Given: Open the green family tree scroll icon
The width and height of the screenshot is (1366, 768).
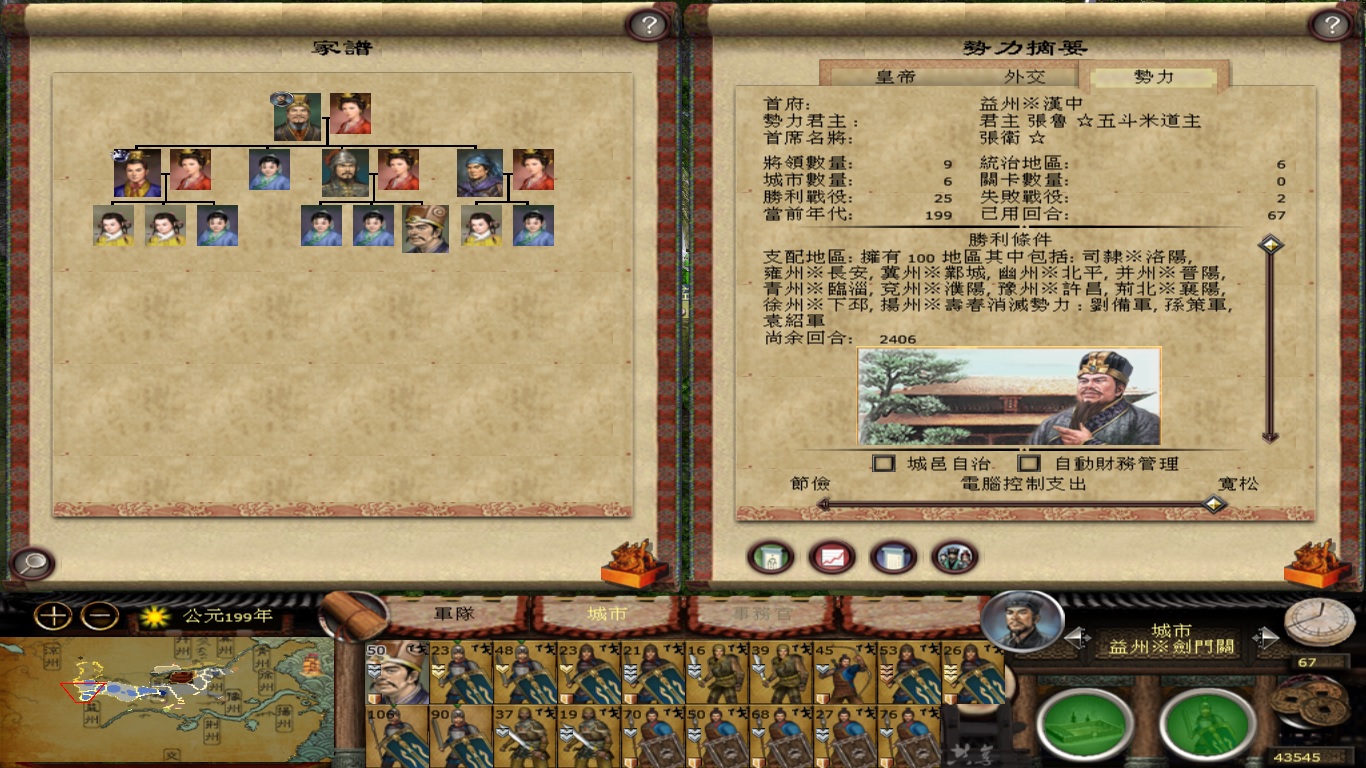Looking at the screenshot, I should coord(768,557).
